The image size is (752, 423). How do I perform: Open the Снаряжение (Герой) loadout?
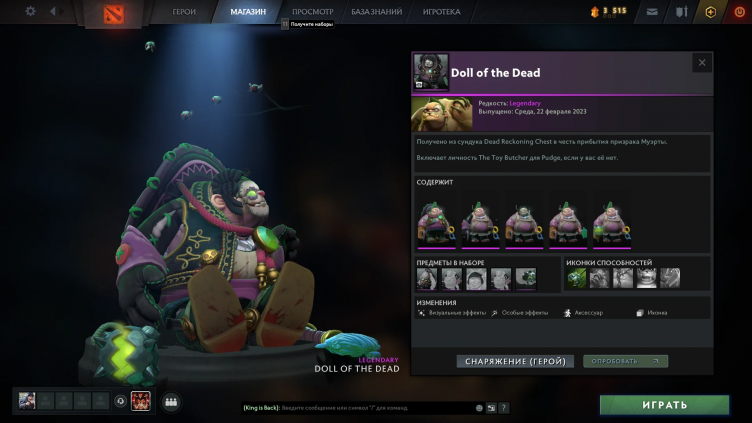point(515,361)
